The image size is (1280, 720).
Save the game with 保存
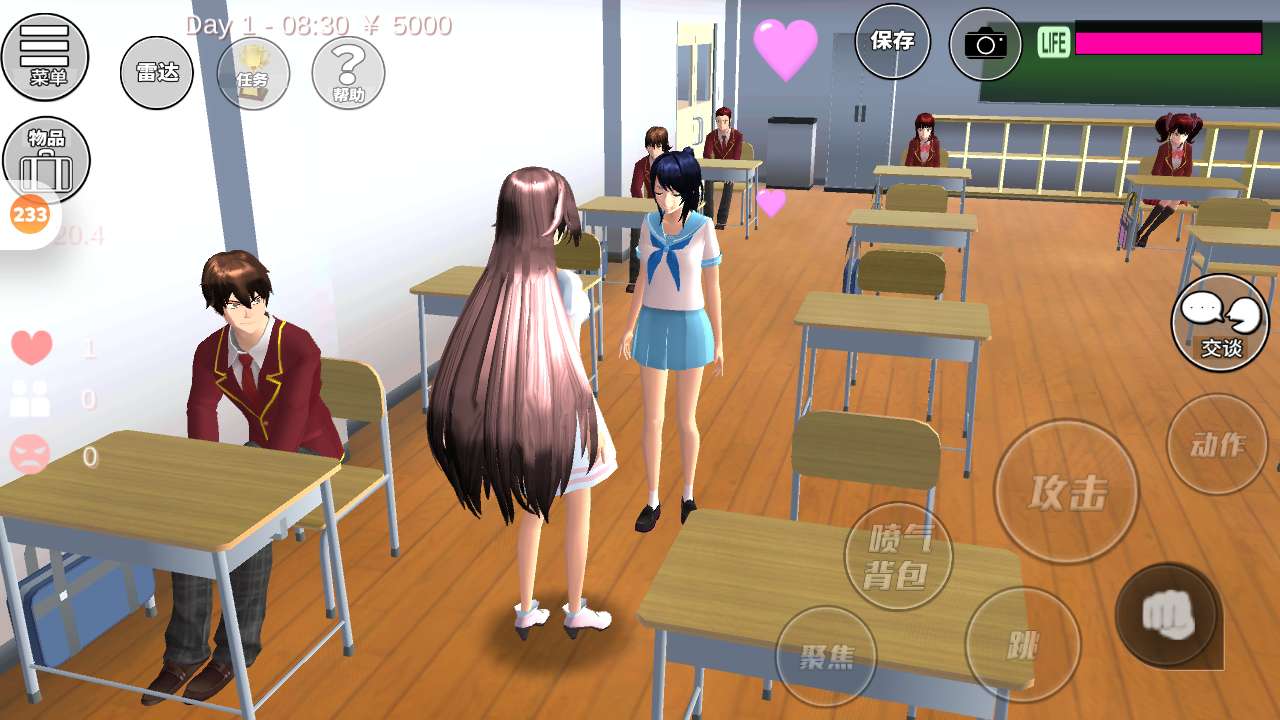pos(892,42)
